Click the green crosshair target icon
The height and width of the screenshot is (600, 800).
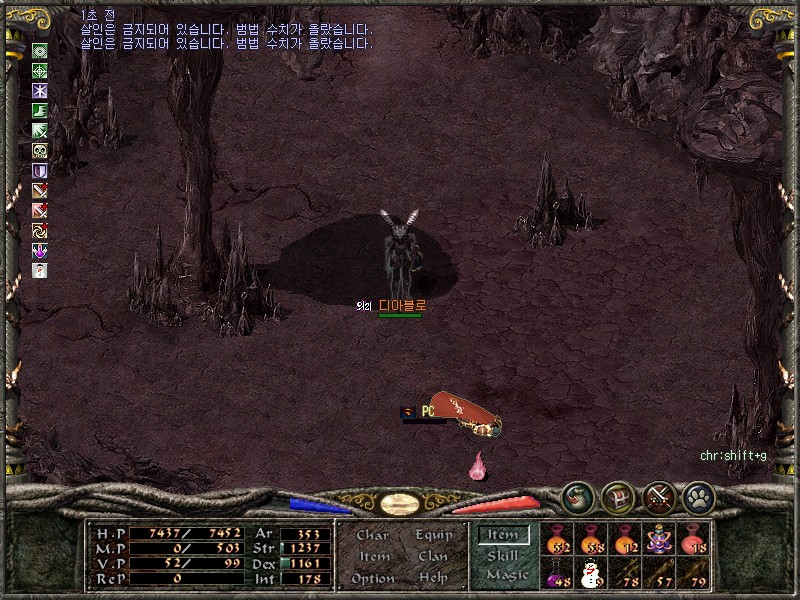[x=40, y=71]
